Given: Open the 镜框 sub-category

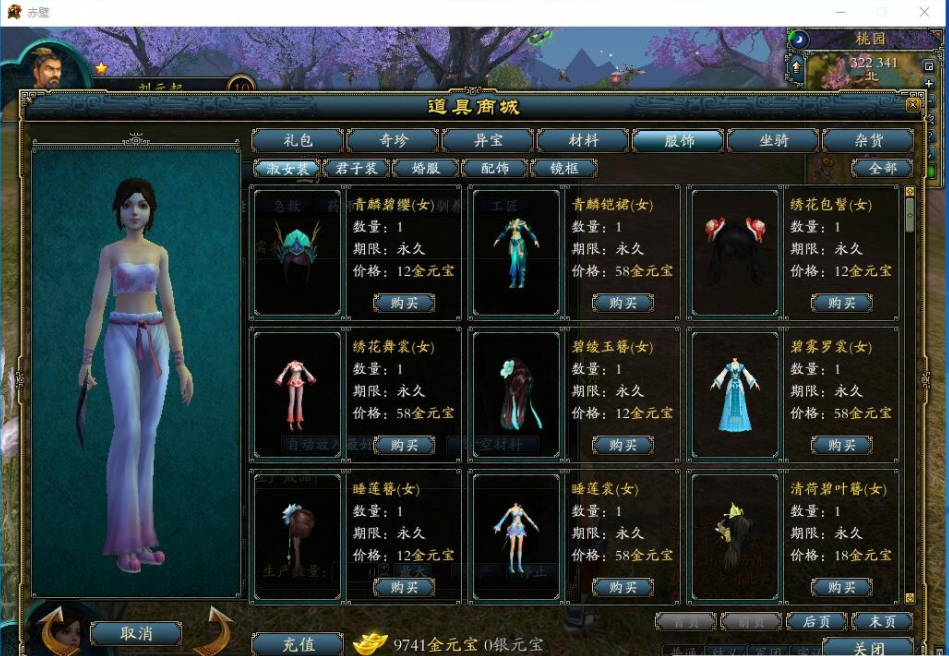Looking at the screenshot, I should click(x=563, y=169).
